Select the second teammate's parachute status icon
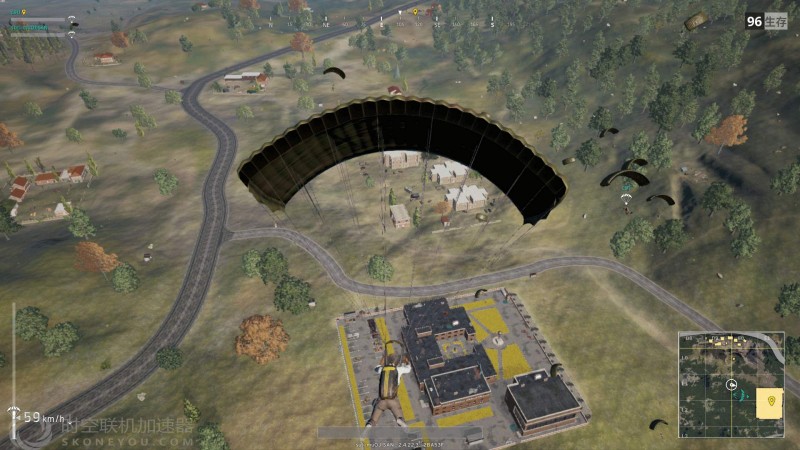Viewport: 800px width, 450px height. (x=71, y=34)
